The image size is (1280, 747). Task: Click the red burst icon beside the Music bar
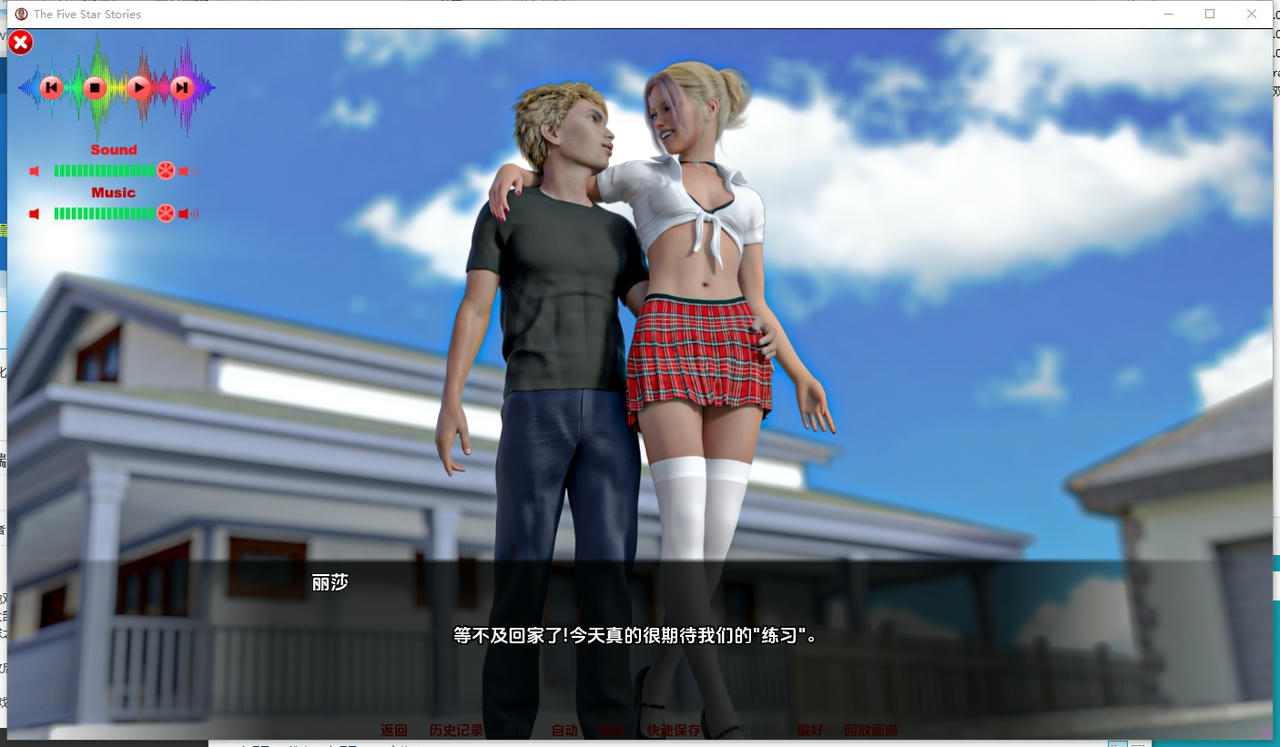(166, 213)
